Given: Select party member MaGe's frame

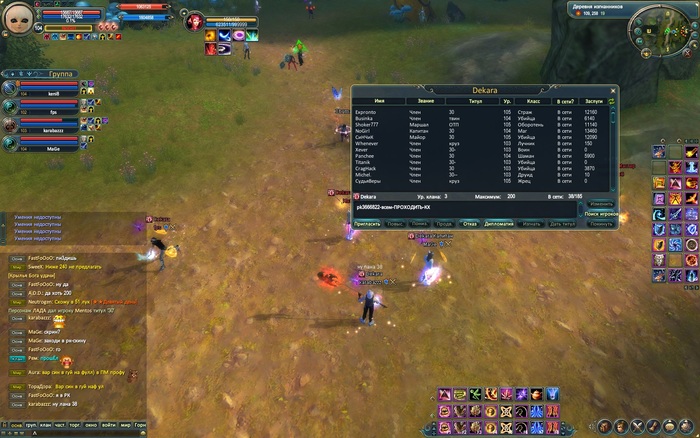Looking at the screenshot, I should (x=50, y=146).
